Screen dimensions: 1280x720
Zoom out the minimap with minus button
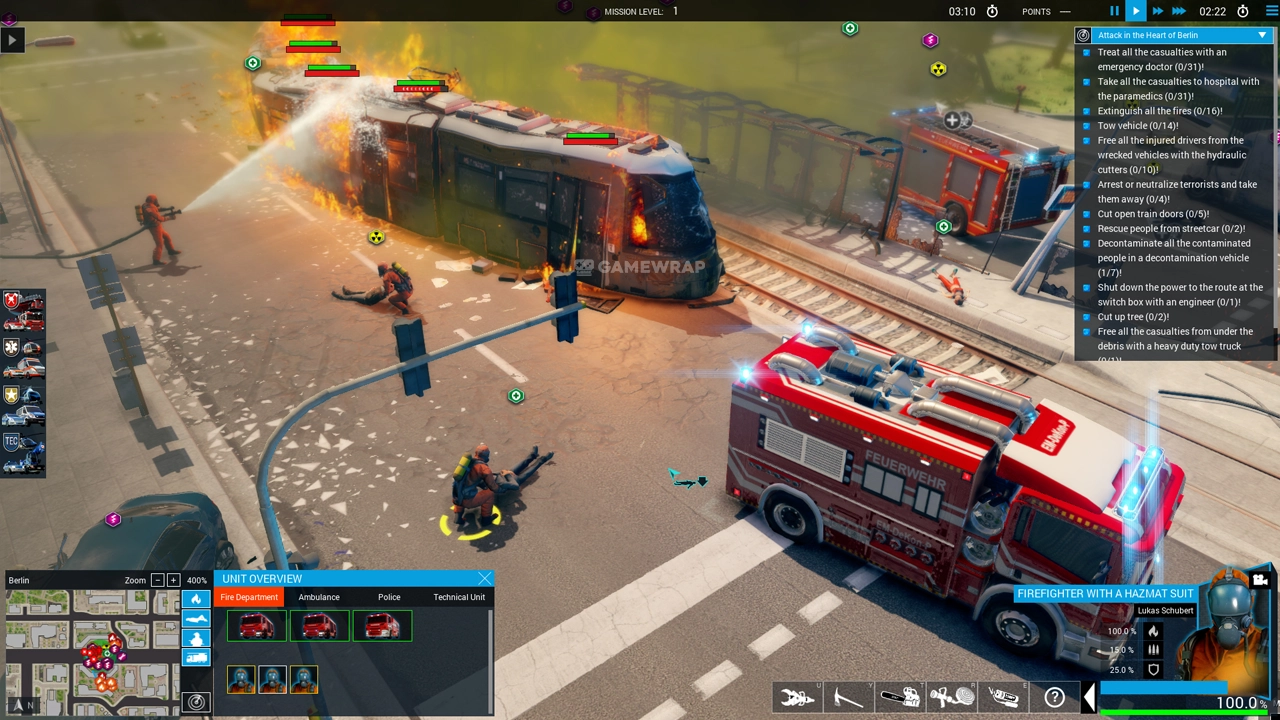click(x=157, y=580)
